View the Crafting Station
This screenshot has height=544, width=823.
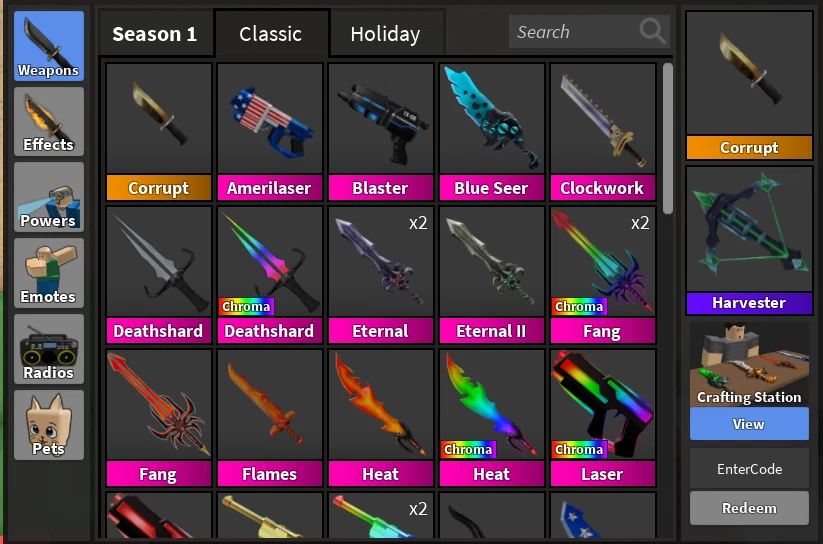[749, 424]
